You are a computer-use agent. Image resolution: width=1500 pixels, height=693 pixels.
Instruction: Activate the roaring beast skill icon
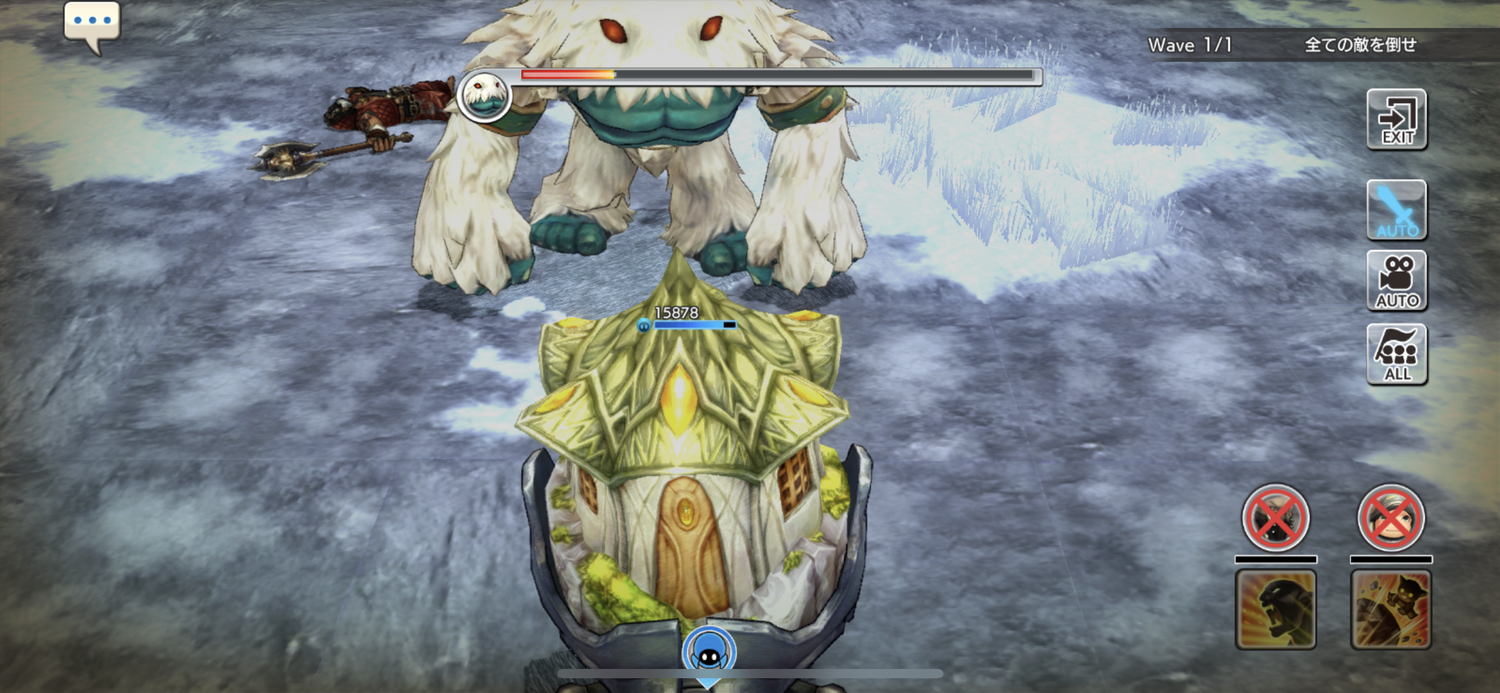tap(1275, 609)
